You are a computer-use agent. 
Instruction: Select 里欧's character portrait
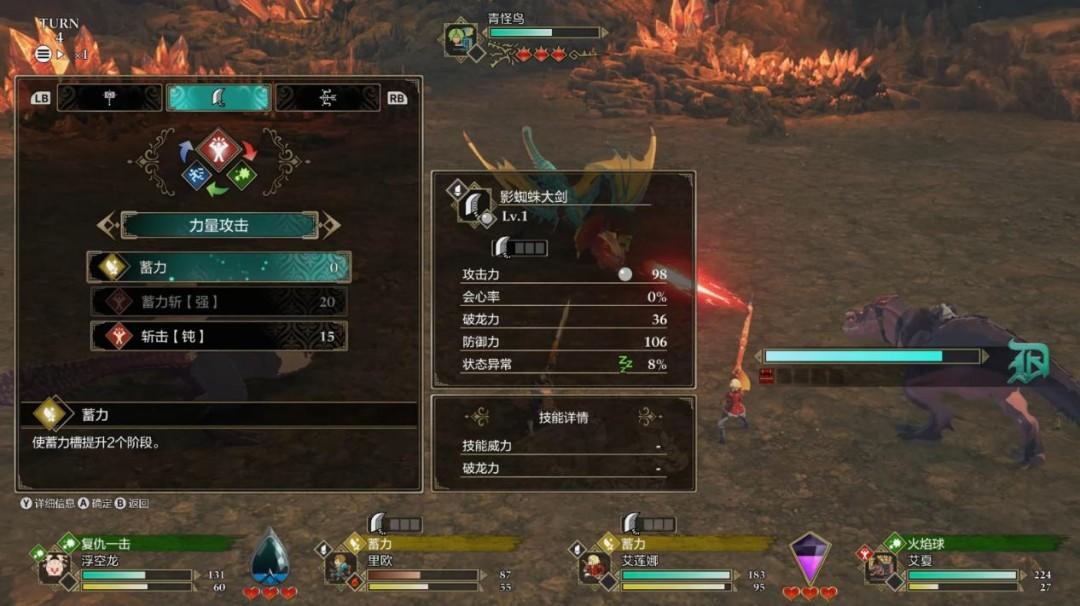340,568
